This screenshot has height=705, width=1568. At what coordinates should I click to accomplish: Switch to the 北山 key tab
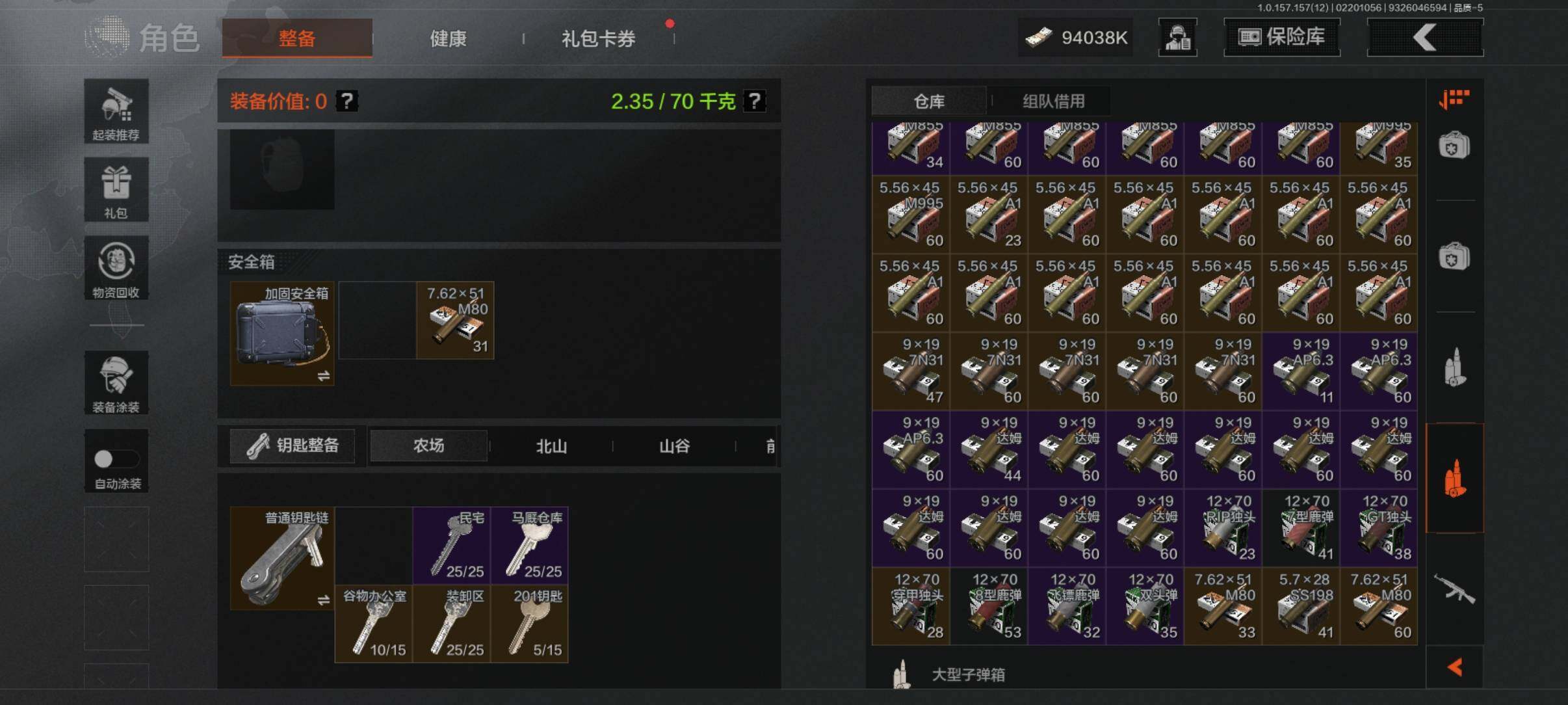[x=551, y=446]
